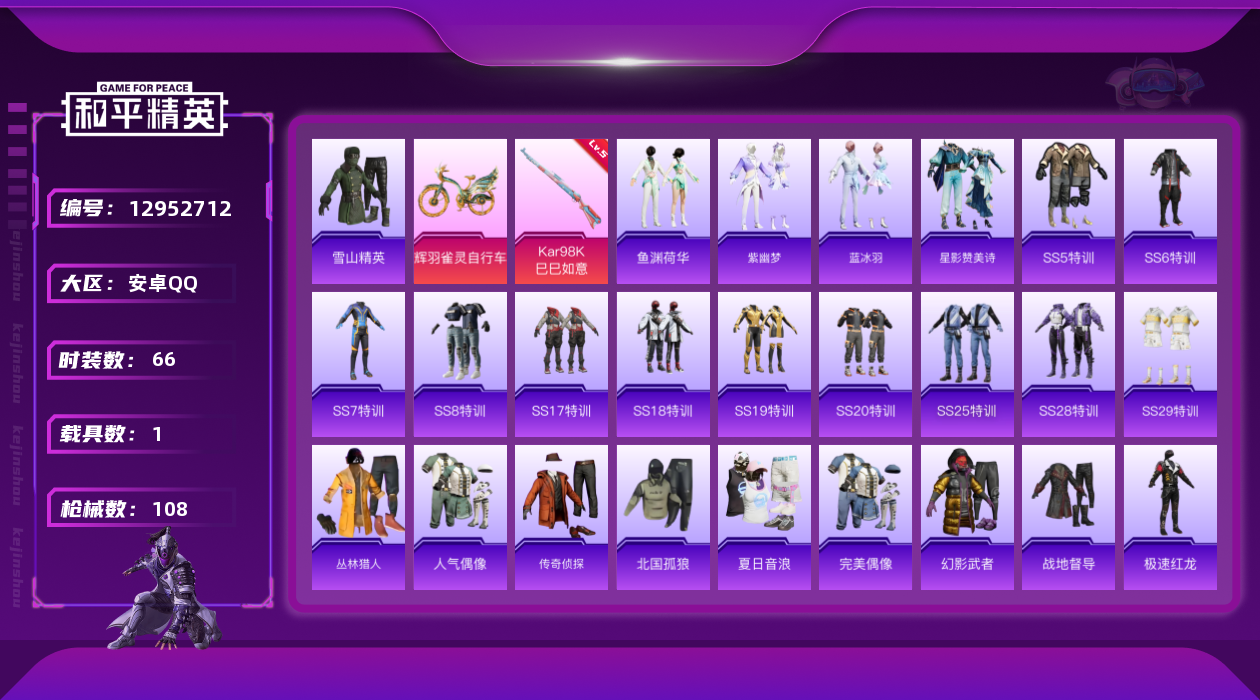This screenshot has width=1260, height=700.
Task: Select the 夏日音浪 outfit tile
Action: tap(764, 517)
